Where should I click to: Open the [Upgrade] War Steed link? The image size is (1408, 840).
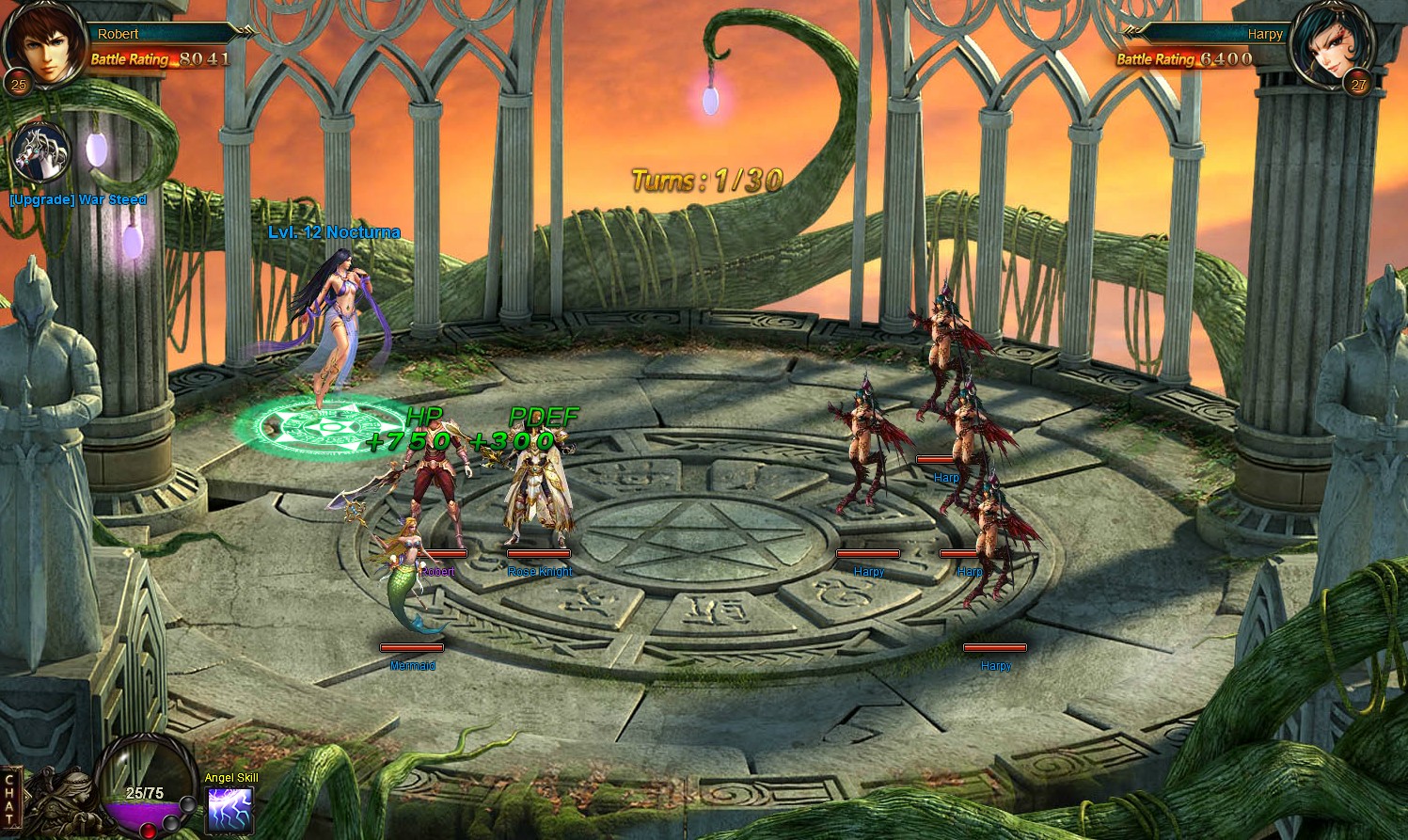(x=78, y=199)
